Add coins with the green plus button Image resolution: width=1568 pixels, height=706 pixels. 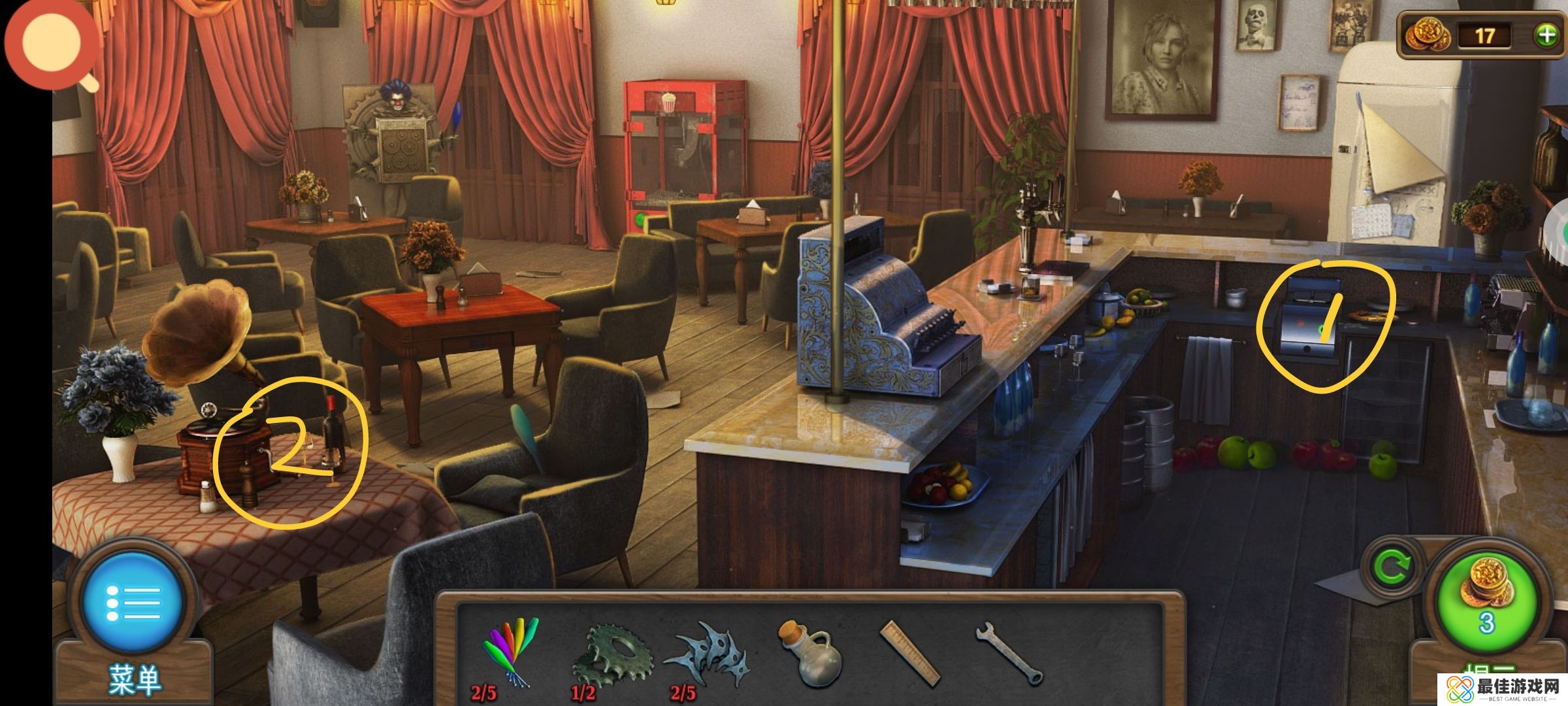pyautogui.click(x=1546, y=35)
